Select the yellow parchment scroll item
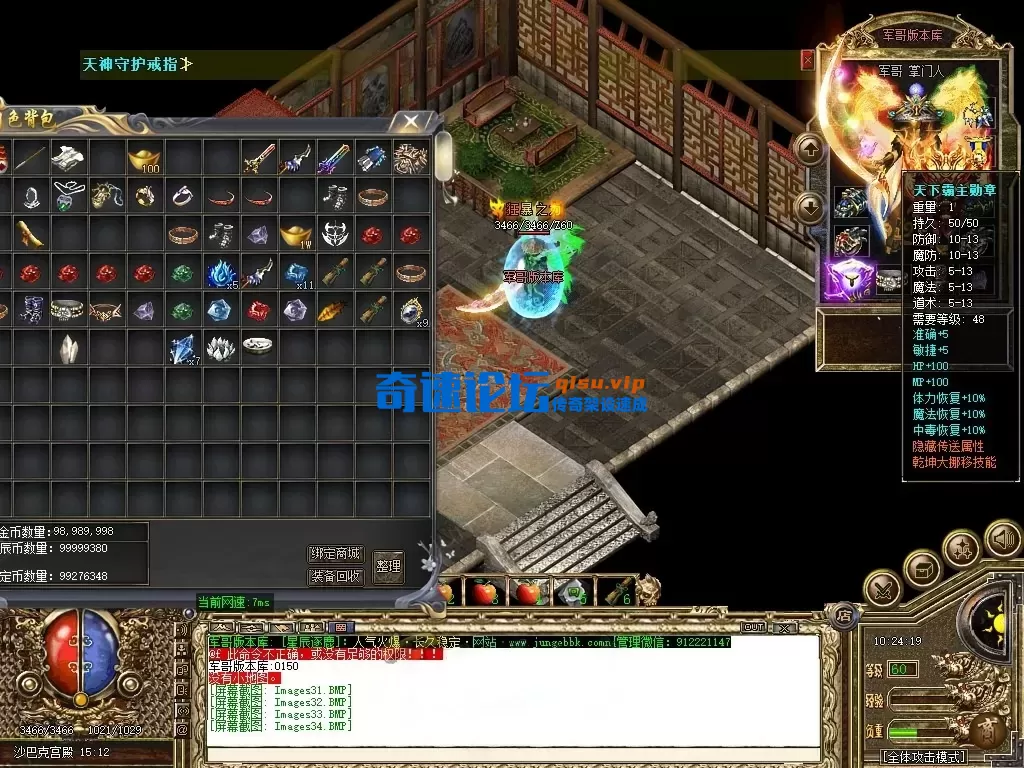The image size is (1024, 768). [x=30, y=235]
